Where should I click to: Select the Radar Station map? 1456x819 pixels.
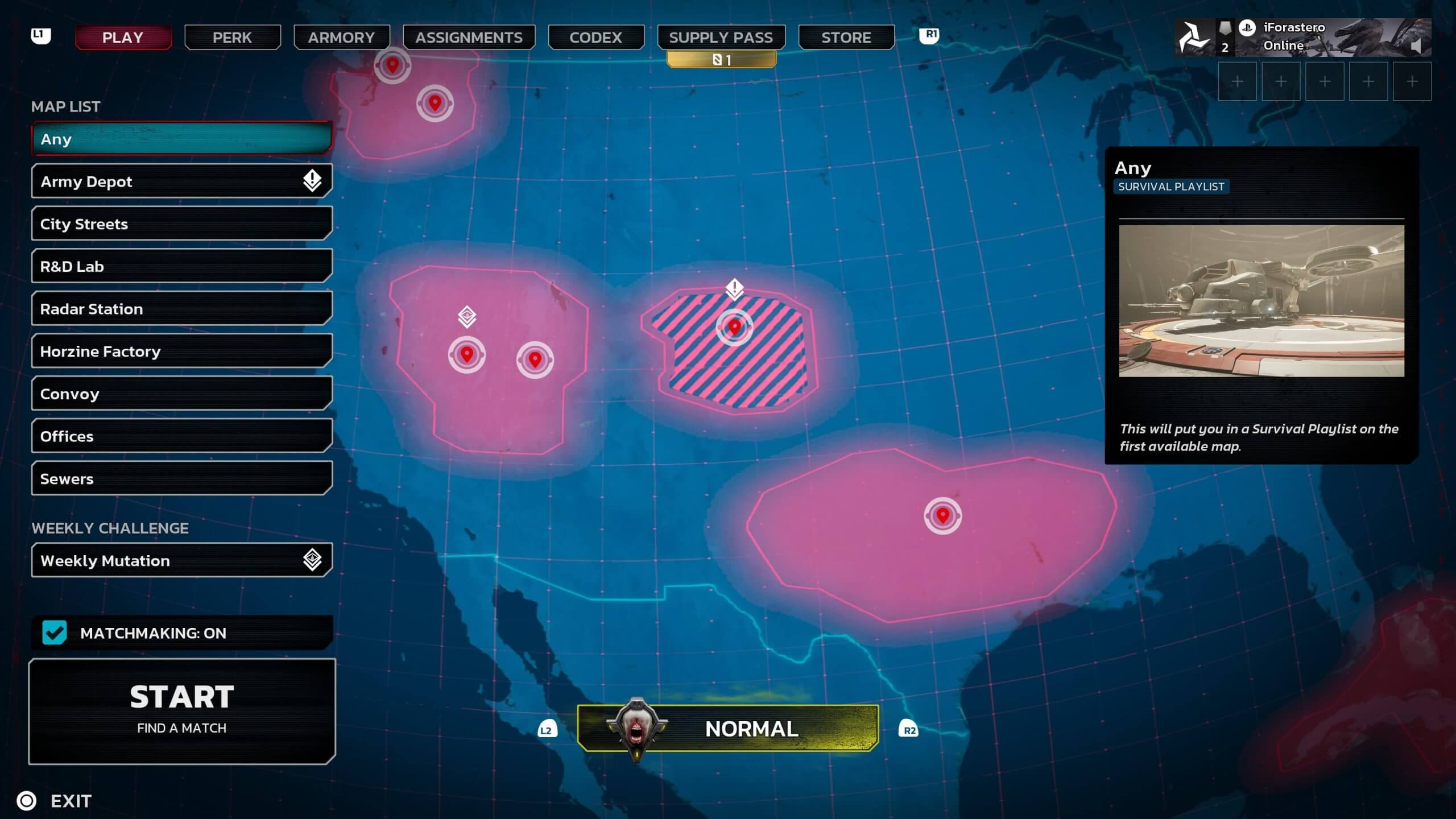click(181, 309)
